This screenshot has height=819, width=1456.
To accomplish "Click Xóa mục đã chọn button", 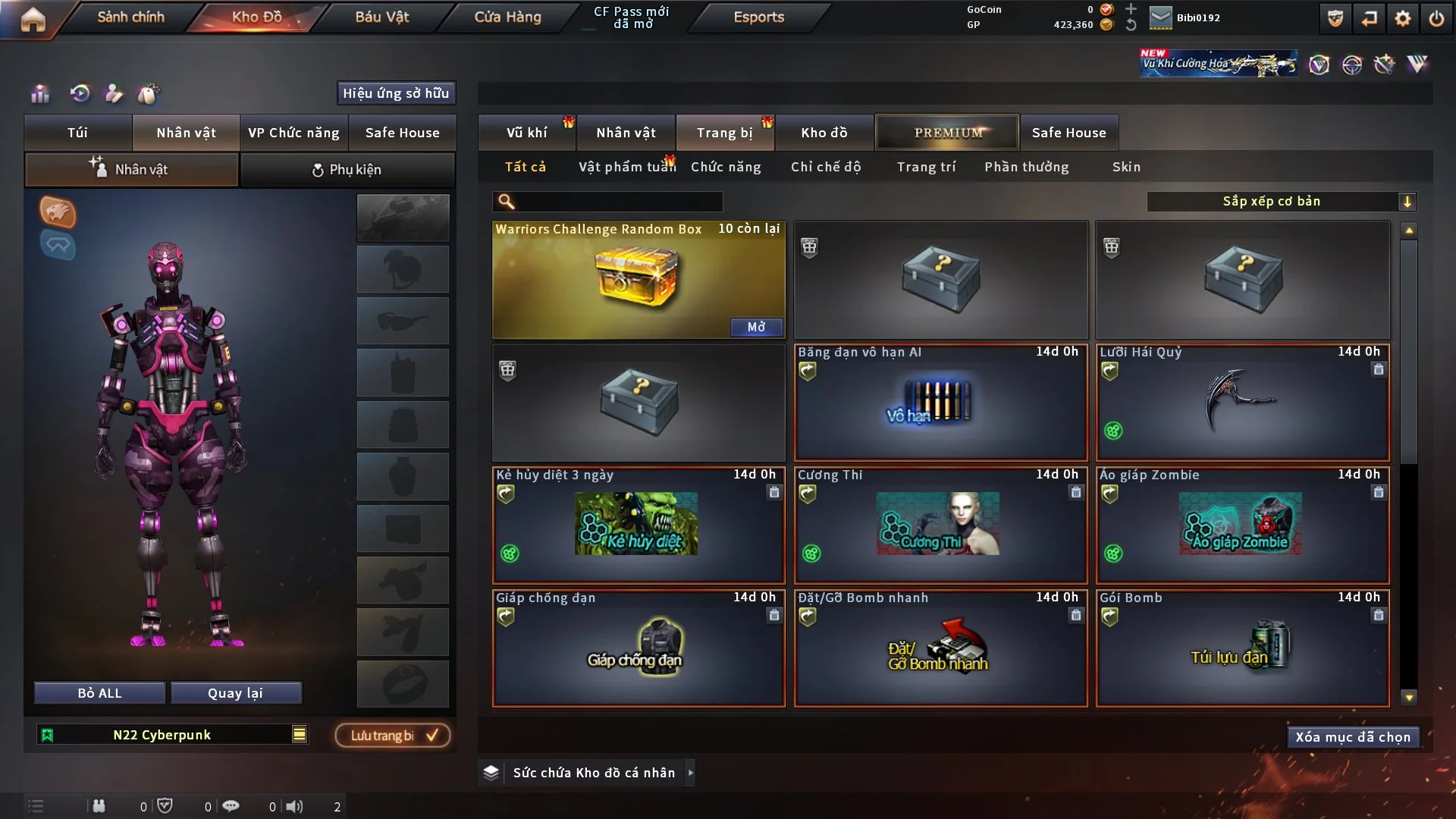I will (1352, 737).
